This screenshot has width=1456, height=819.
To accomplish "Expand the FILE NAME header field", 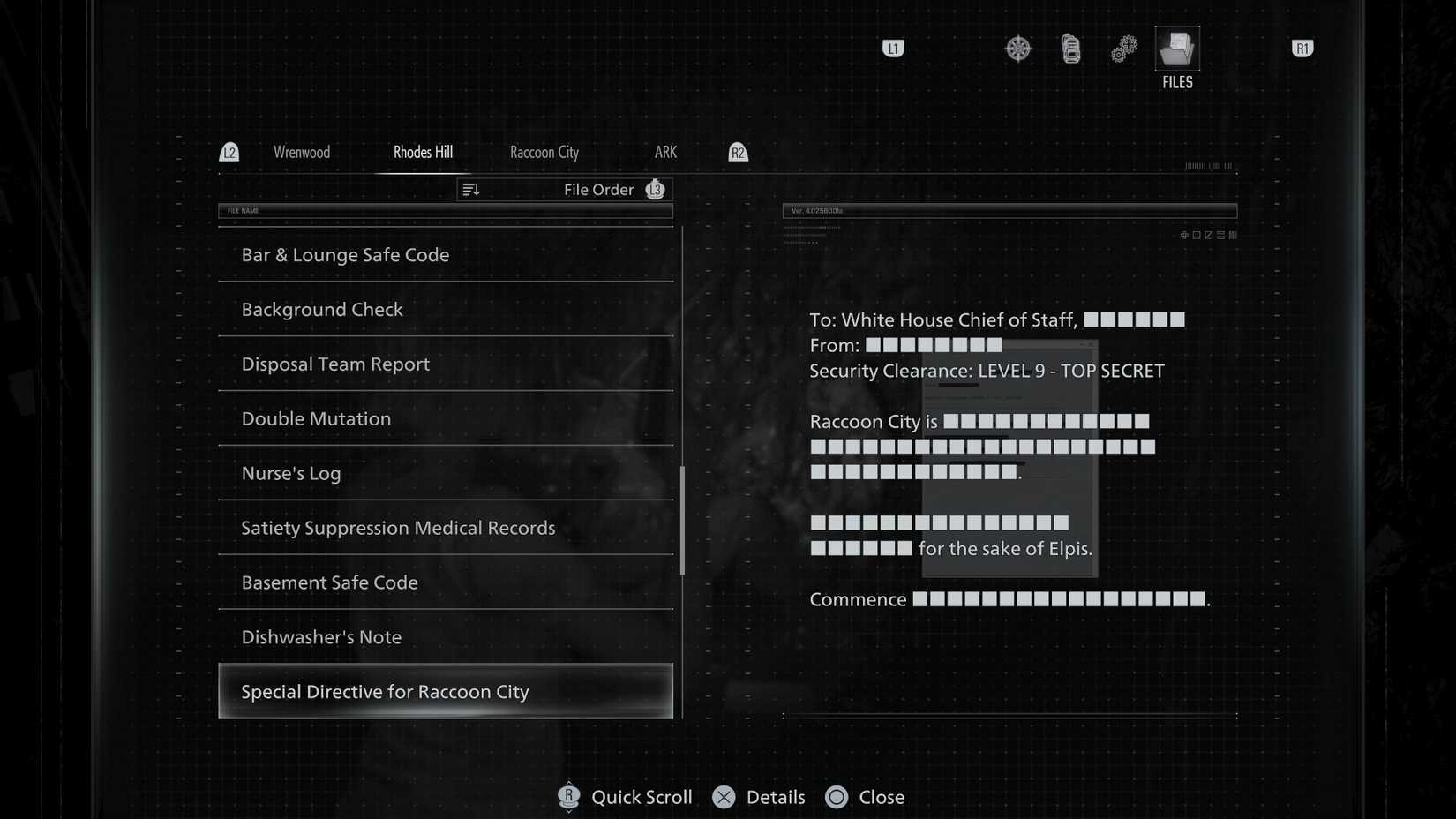I will [446, 211].
